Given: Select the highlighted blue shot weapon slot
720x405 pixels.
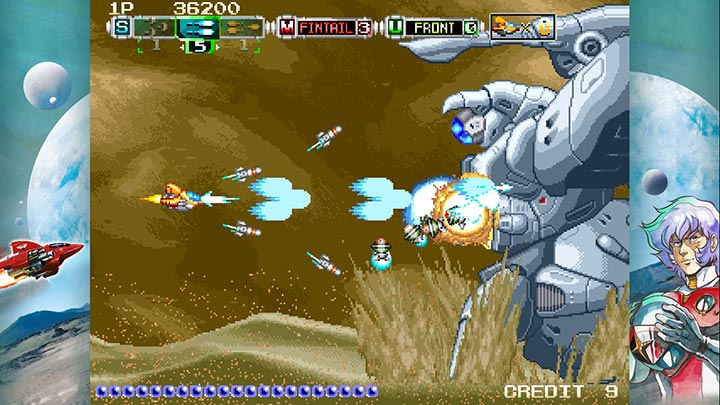Looking at the screenshot, I should pos(198,27).
